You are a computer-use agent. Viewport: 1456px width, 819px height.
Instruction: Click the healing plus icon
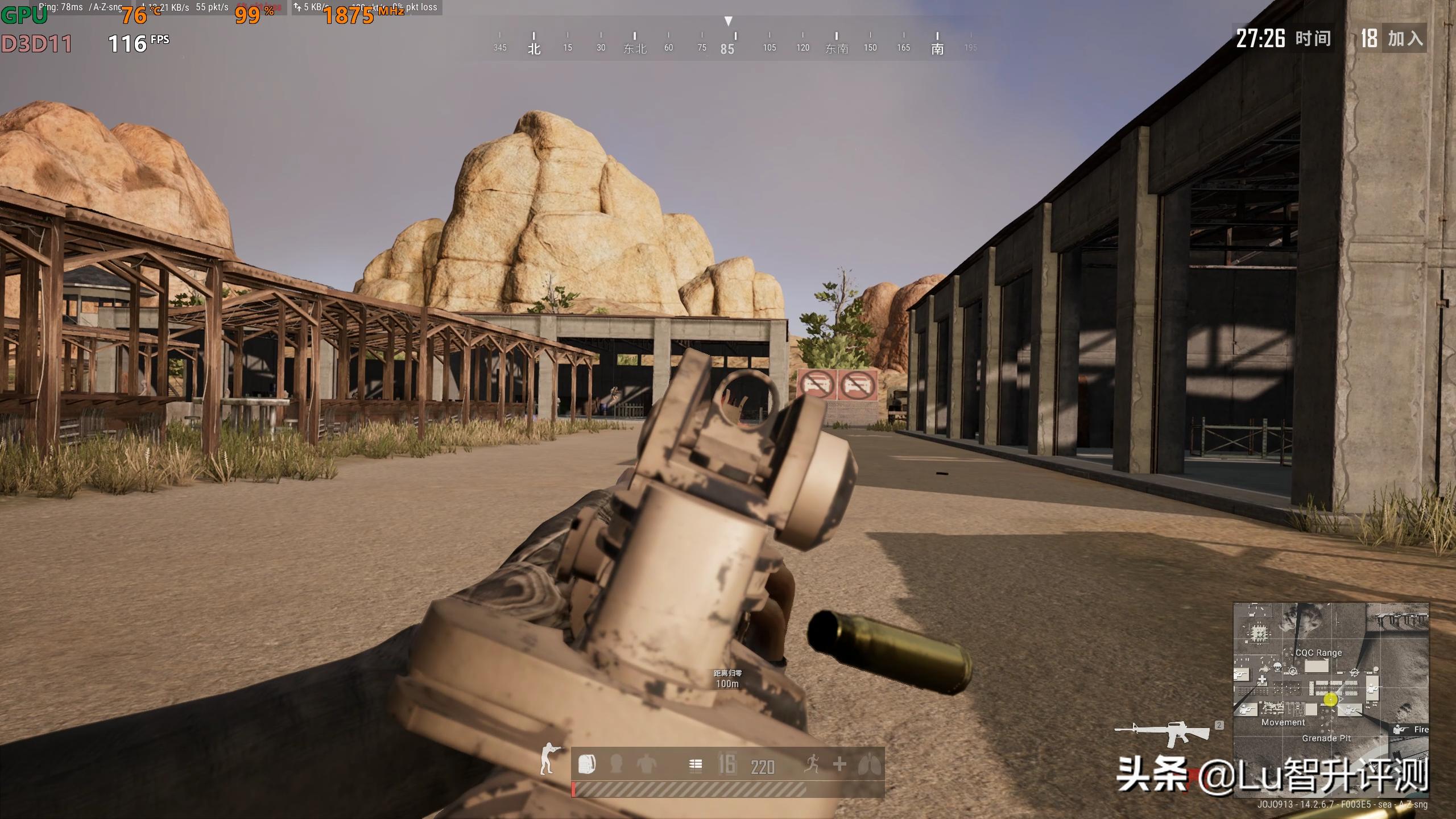[839, 764]
